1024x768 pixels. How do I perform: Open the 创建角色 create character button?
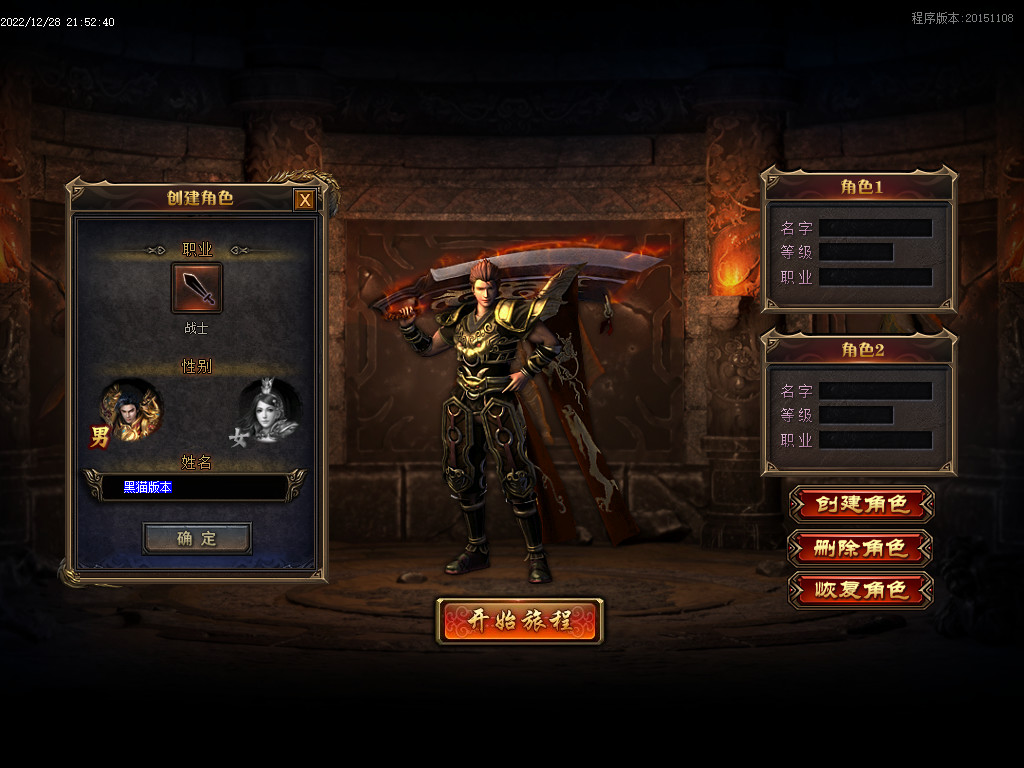coord(861,504)
